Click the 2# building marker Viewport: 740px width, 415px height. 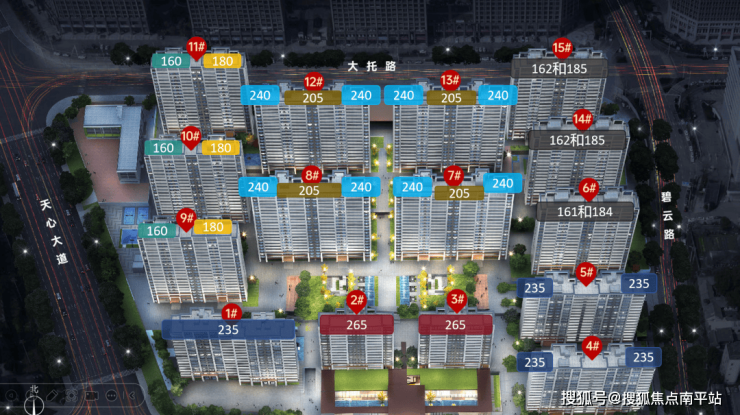pyautogui.click(x=356, y=300)
